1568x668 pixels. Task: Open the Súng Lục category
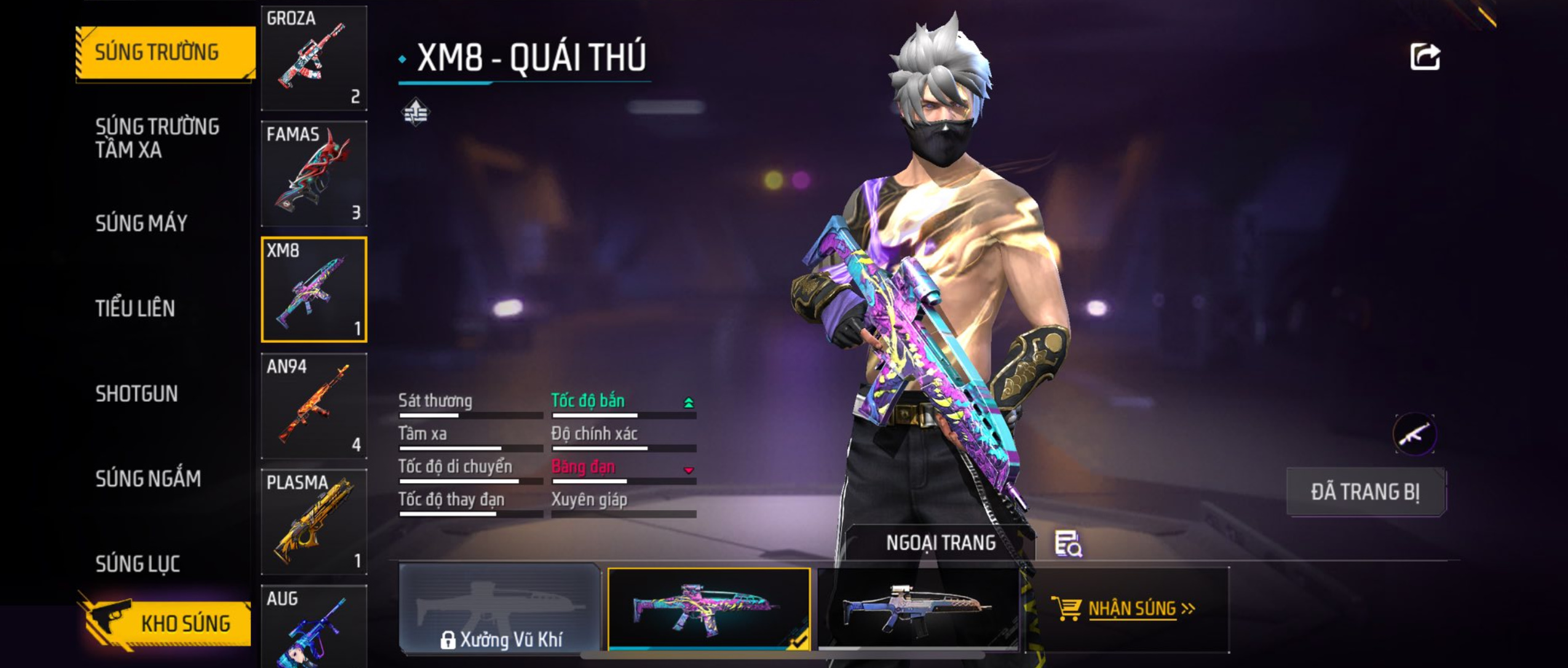tap(138, 564)
